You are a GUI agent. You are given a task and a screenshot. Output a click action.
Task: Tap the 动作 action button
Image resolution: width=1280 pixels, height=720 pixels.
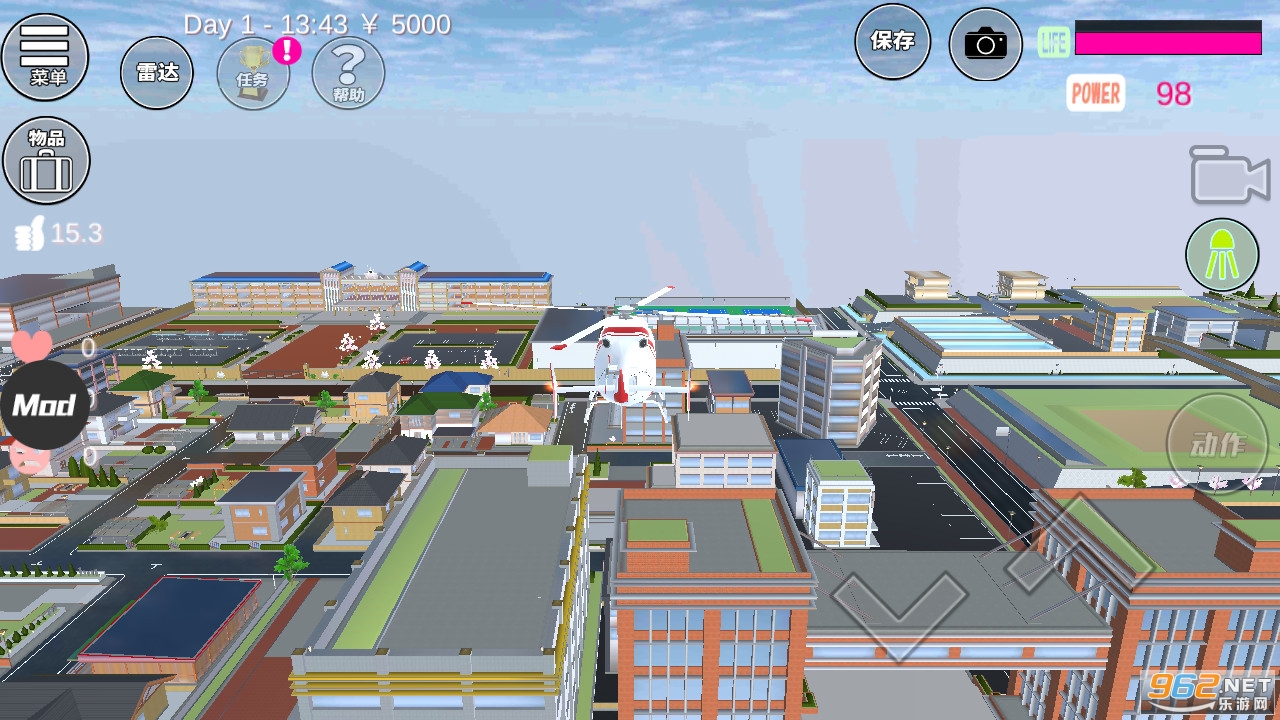tap(1216, 442)
